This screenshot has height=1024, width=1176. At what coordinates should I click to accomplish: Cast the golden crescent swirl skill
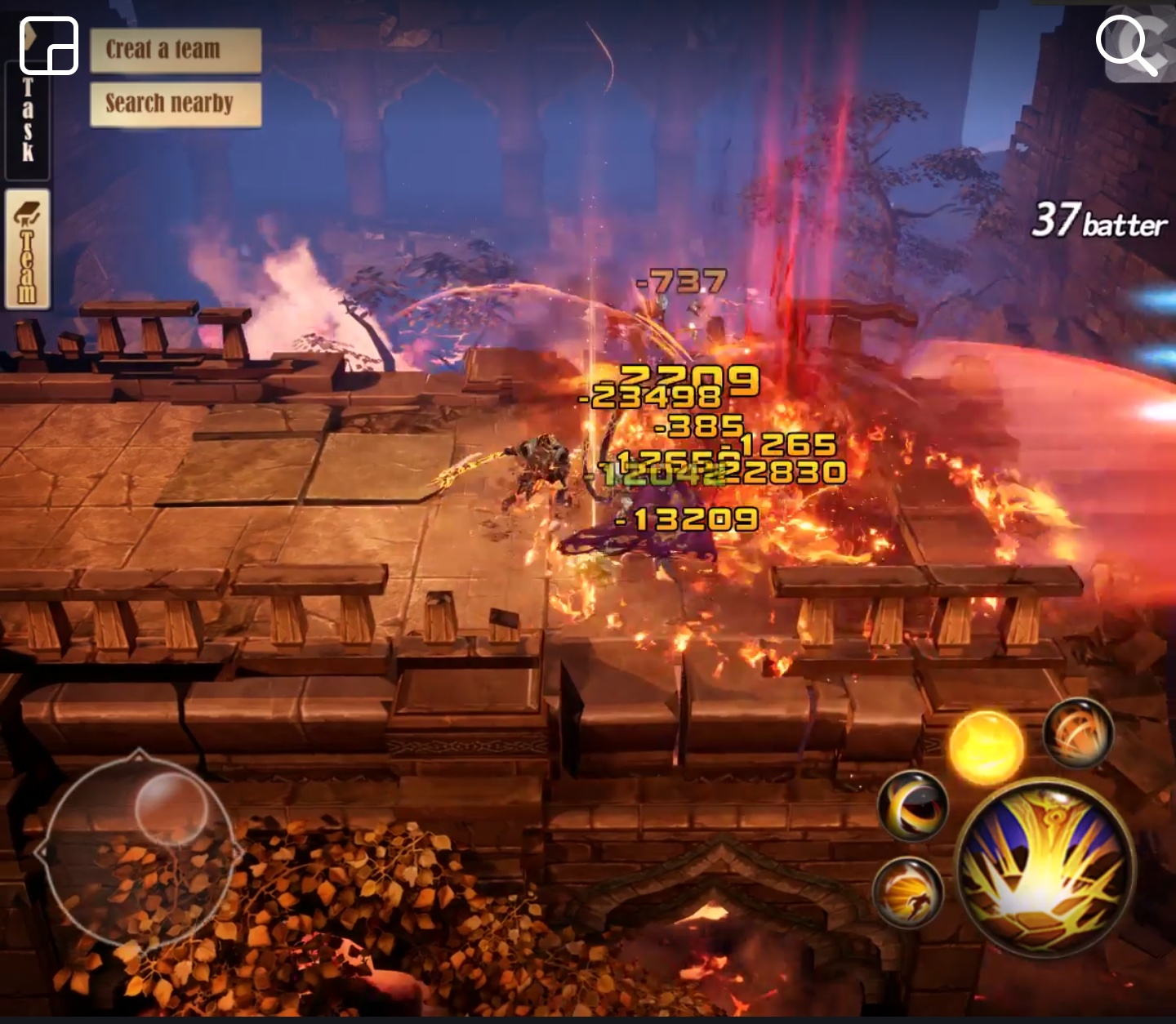913,805
